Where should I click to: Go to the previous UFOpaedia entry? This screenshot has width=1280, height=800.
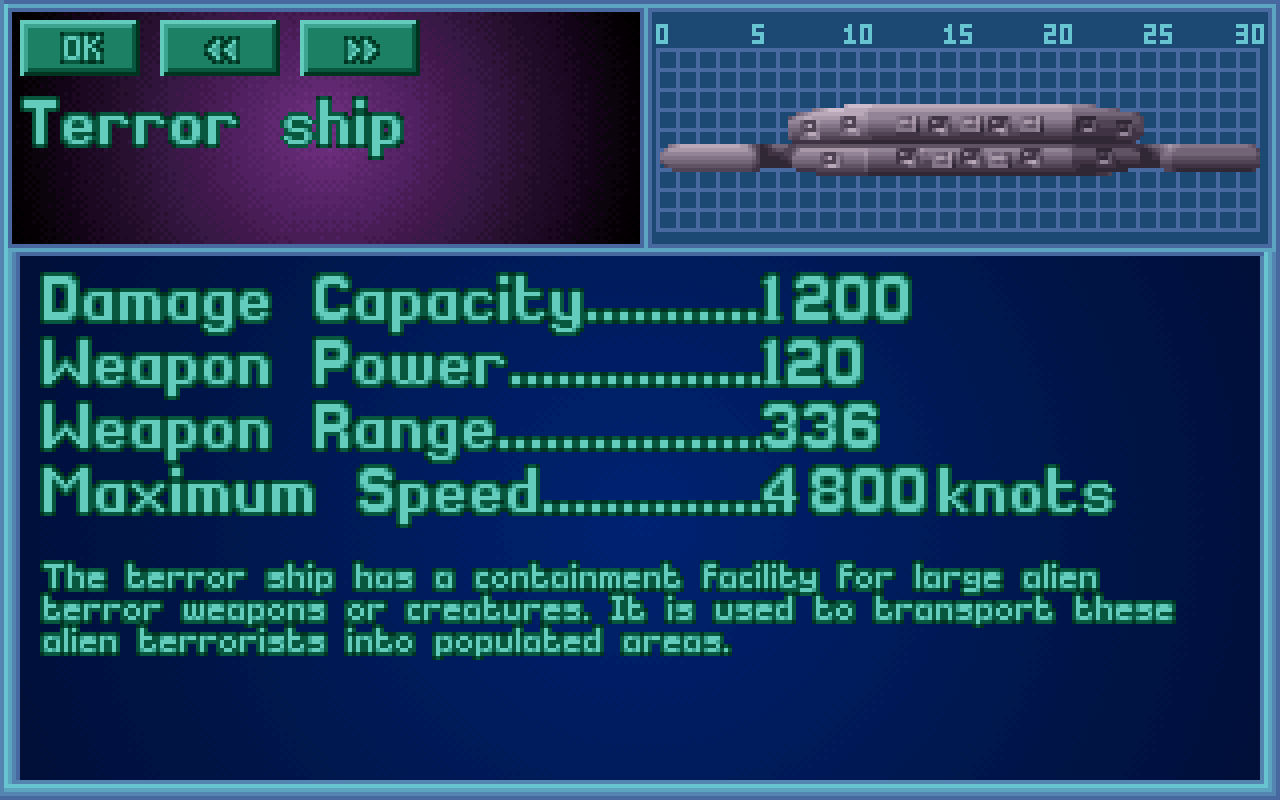(x=219, y=48)
